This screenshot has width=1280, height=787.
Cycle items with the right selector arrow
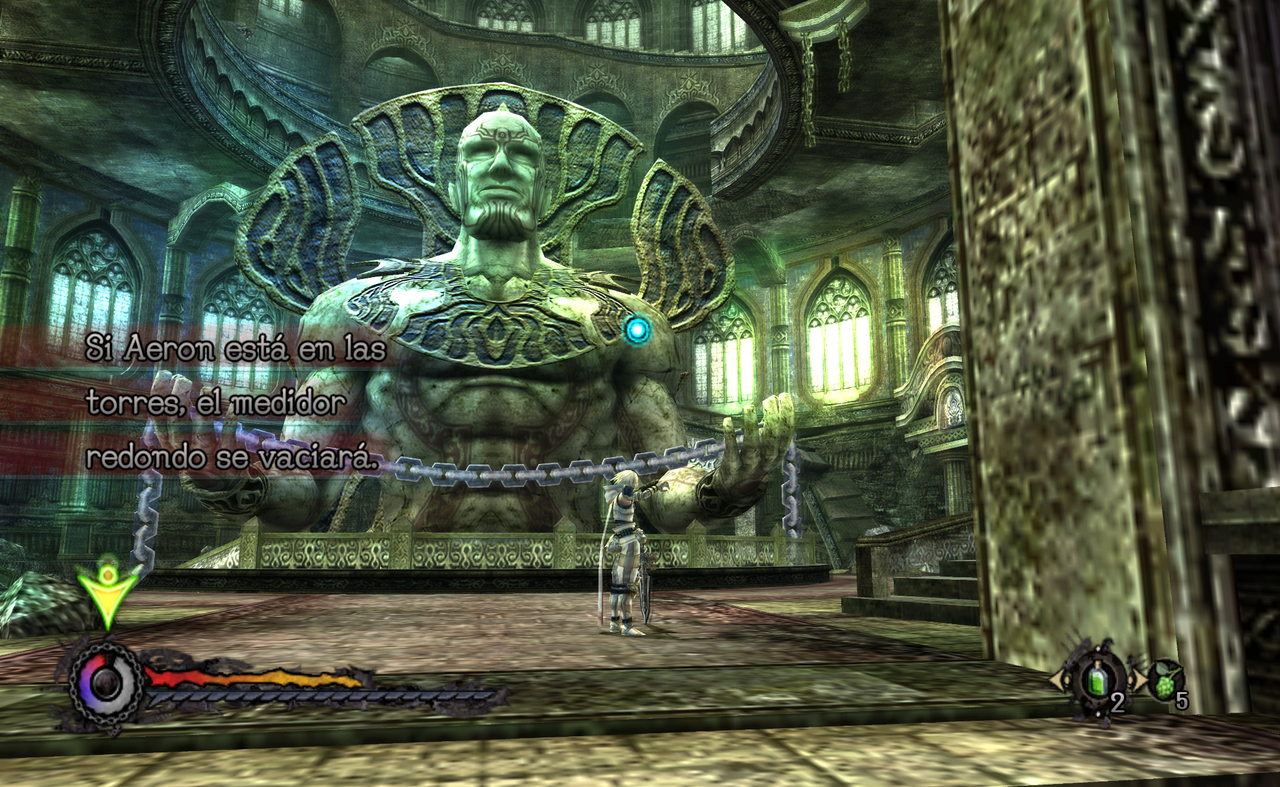tap(1139, 680)
